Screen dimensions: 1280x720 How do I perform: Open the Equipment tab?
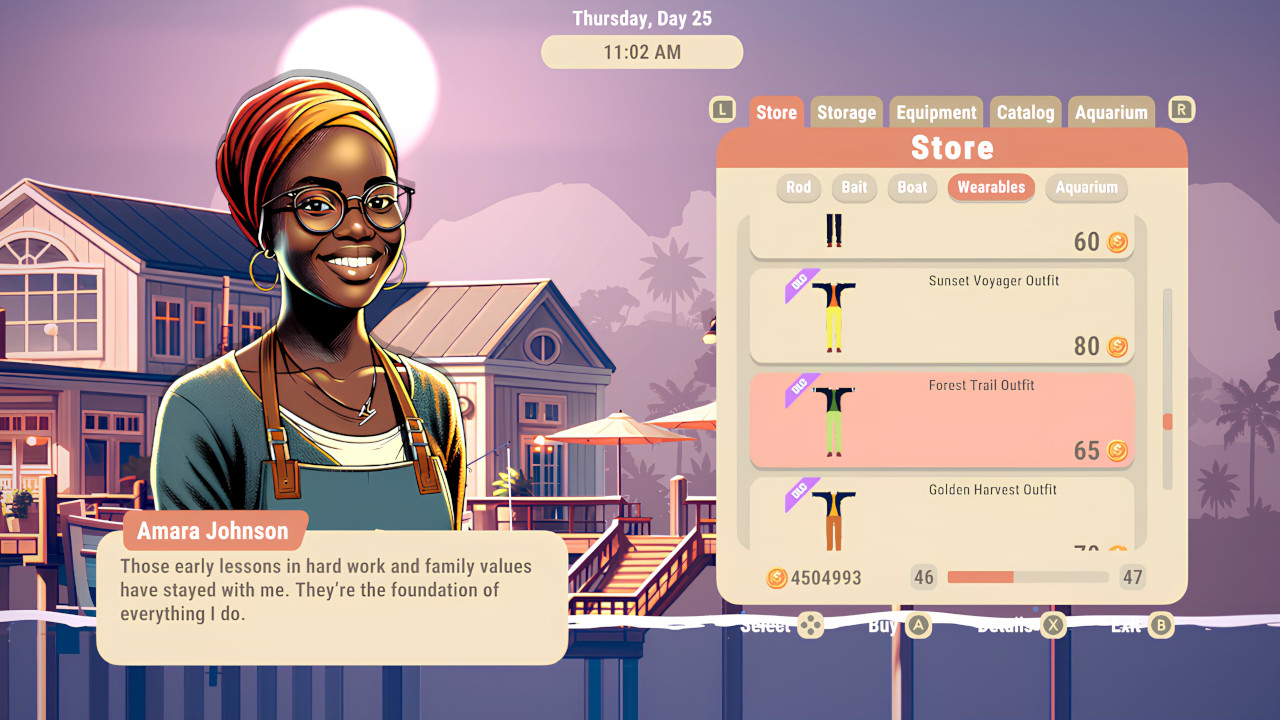[936, 112]
